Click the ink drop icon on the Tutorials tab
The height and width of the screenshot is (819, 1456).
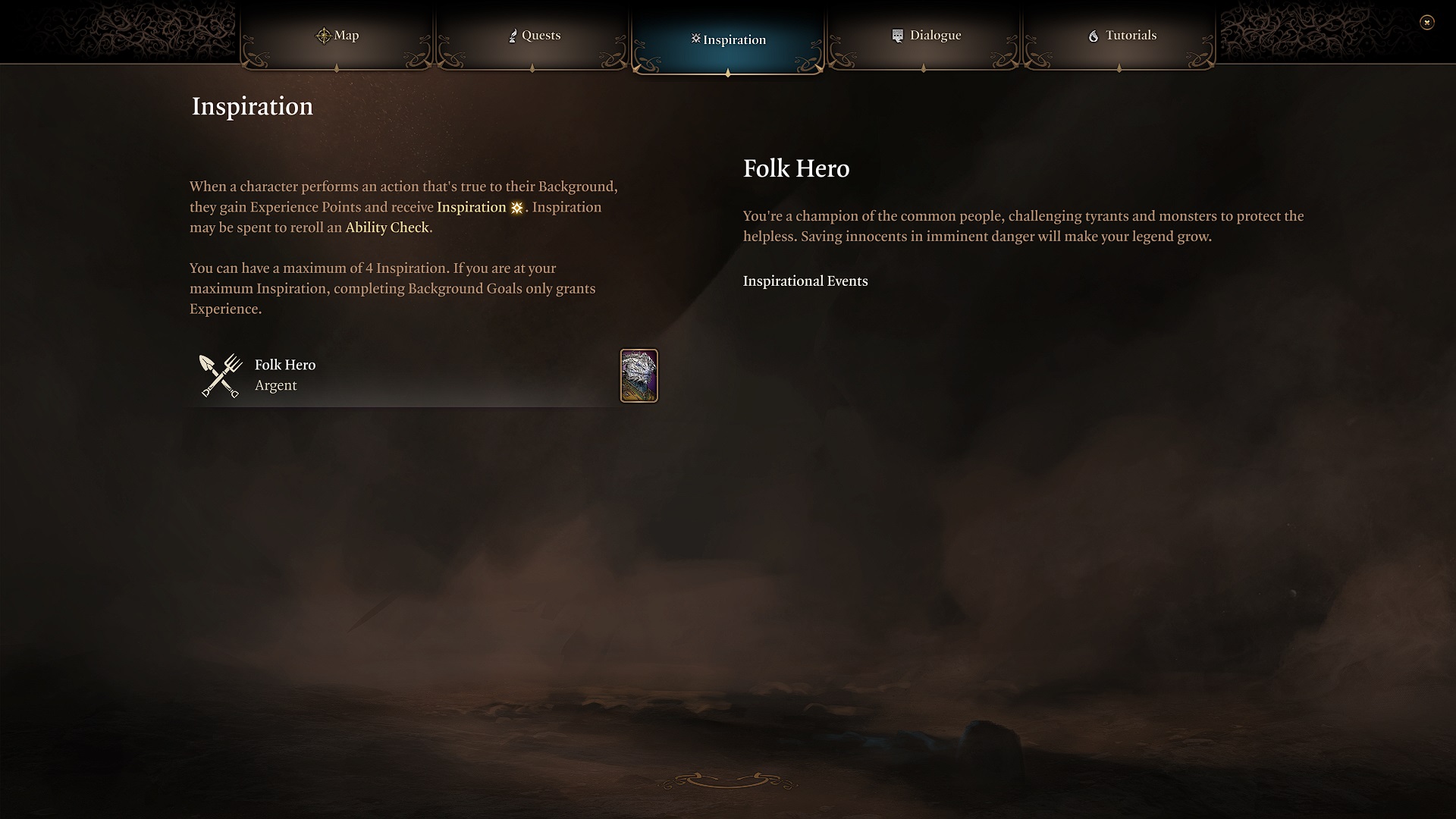click(1093, 35)
